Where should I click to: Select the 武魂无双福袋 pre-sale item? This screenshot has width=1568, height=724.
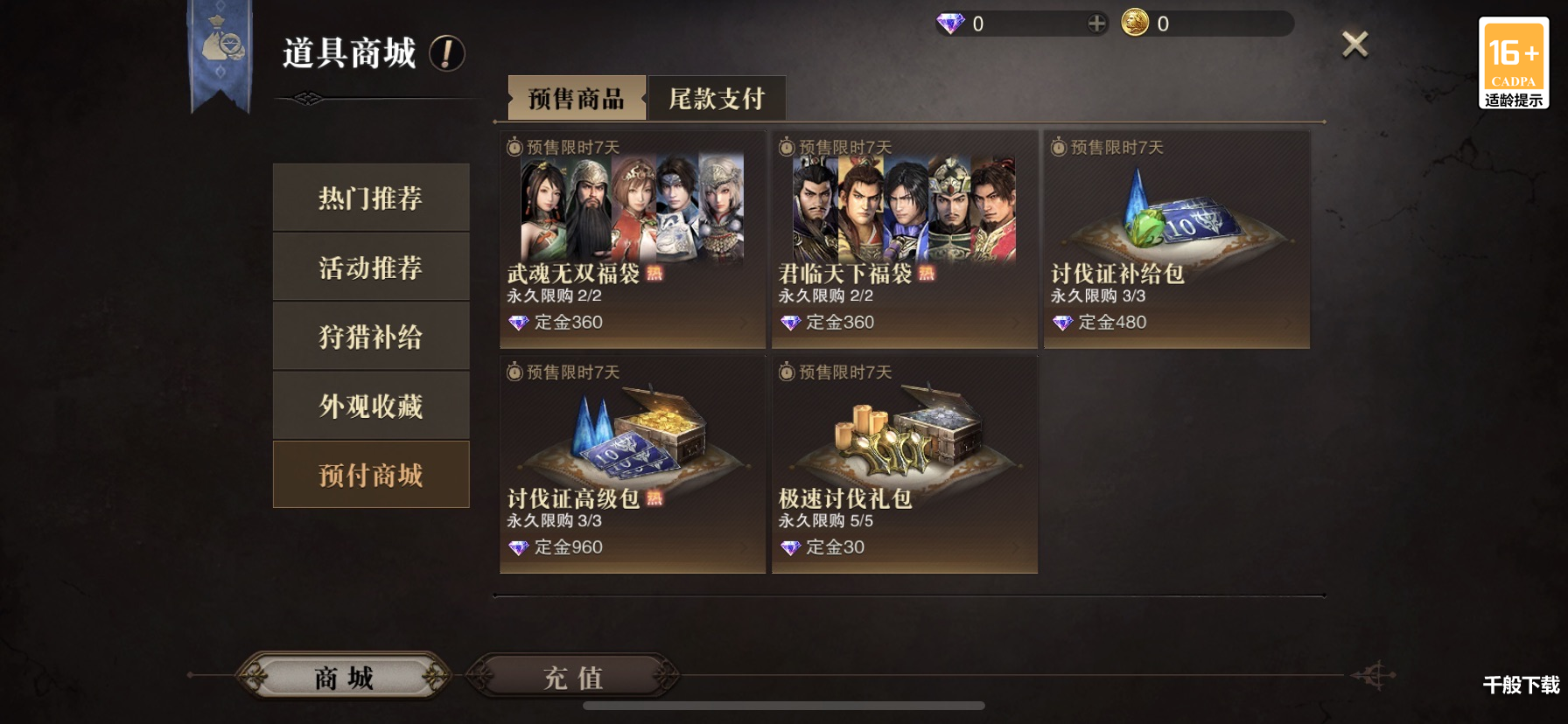tap(633, 240)
